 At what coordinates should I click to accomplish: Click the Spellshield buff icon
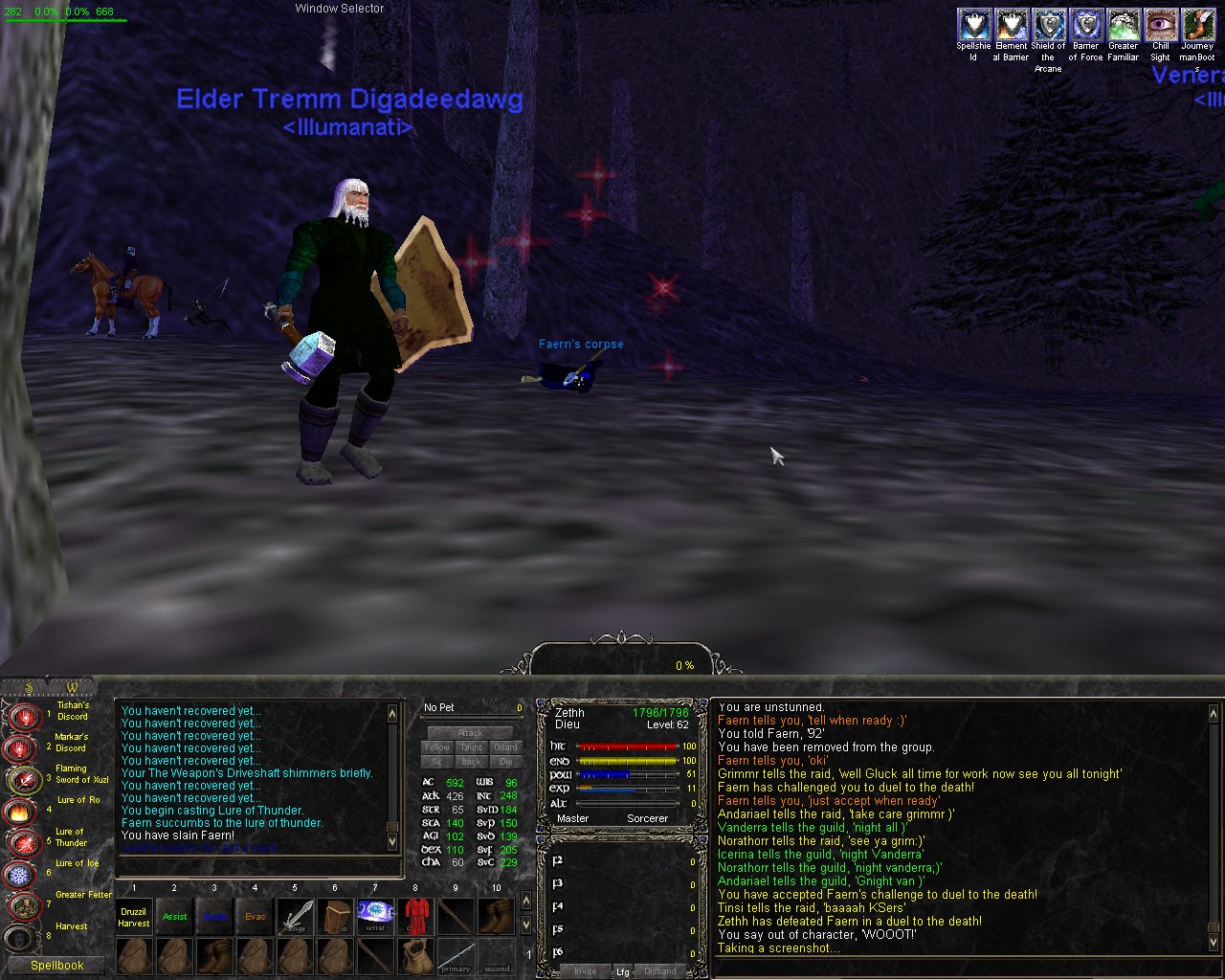pyautogui.click(x=973, y=25)
